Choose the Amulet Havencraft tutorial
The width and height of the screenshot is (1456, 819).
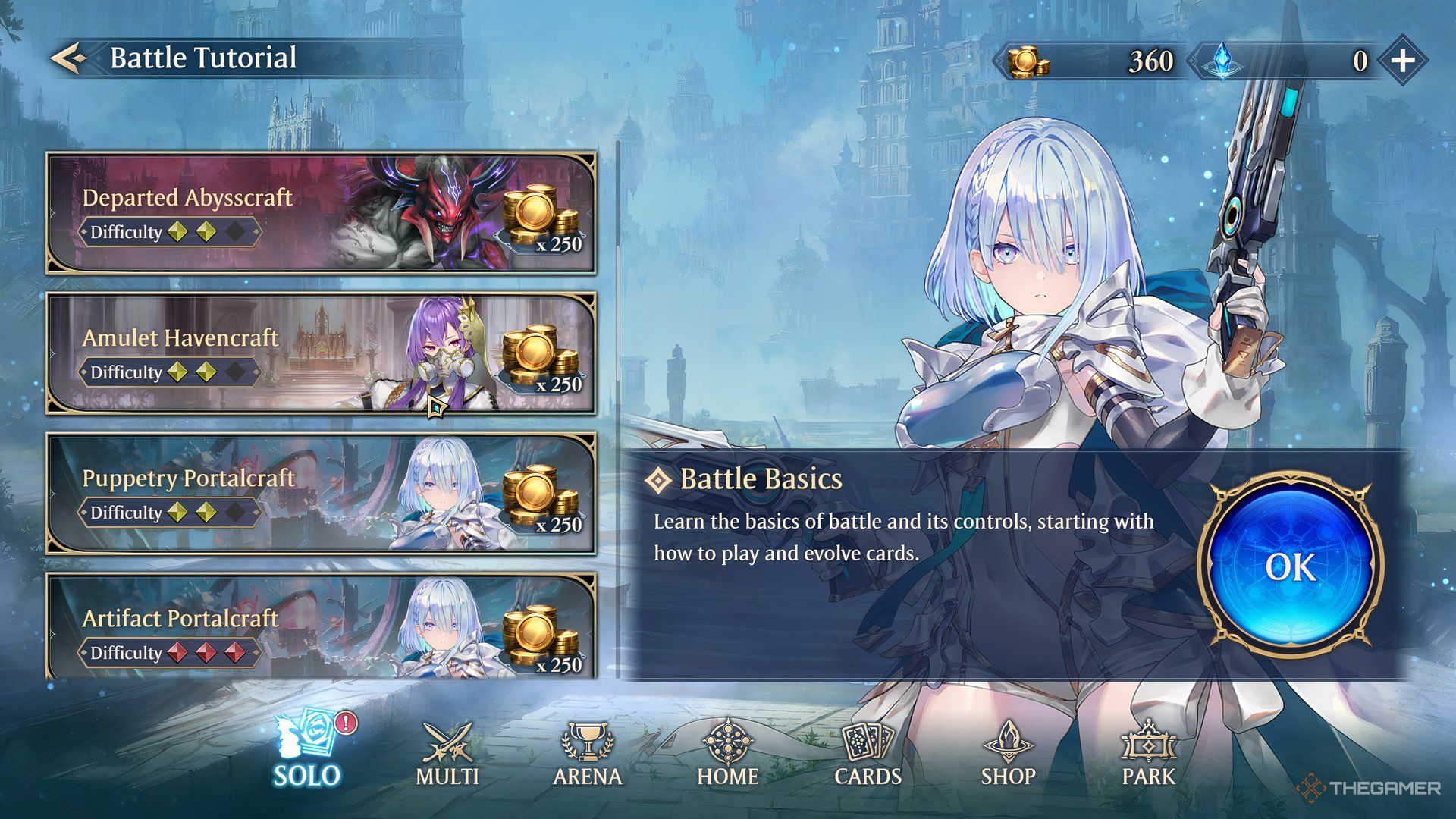pyautogui.click(x=321, y=353)
